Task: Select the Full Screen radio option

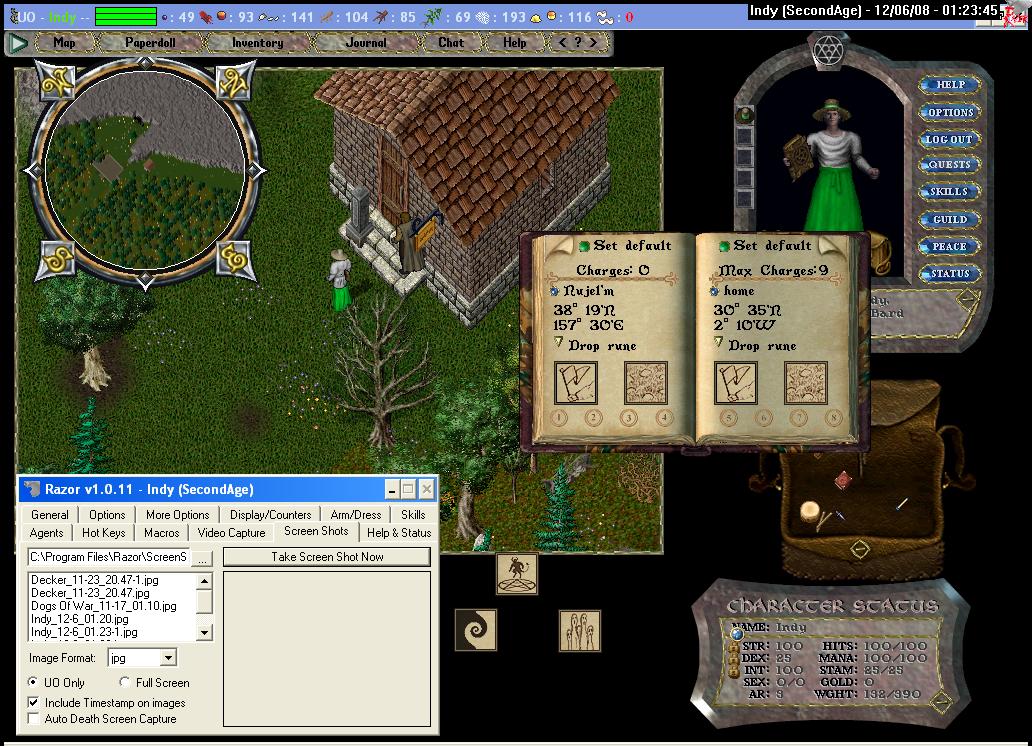Action: pyautogui.click(x=125, y=683)
